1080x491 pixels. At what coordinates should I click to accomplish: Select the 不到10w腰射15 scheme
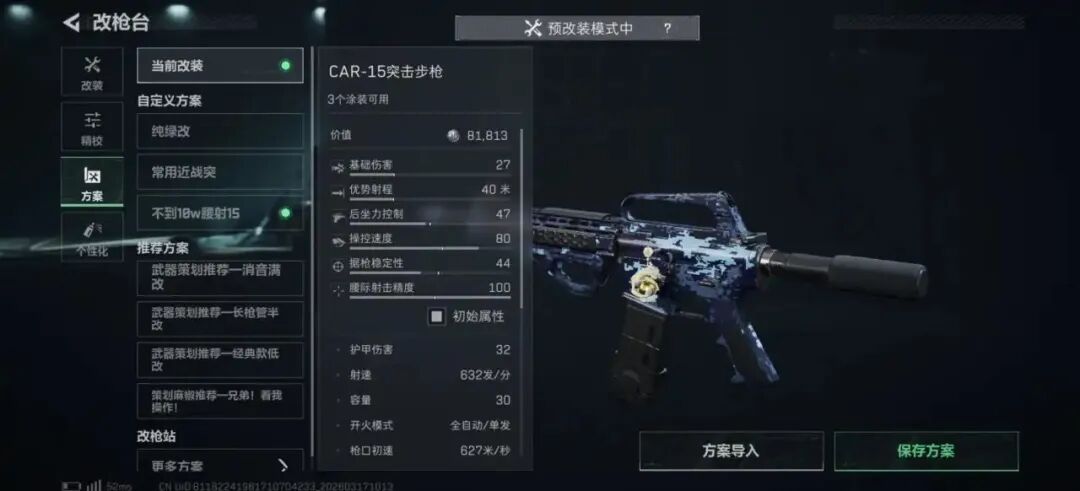220,213
